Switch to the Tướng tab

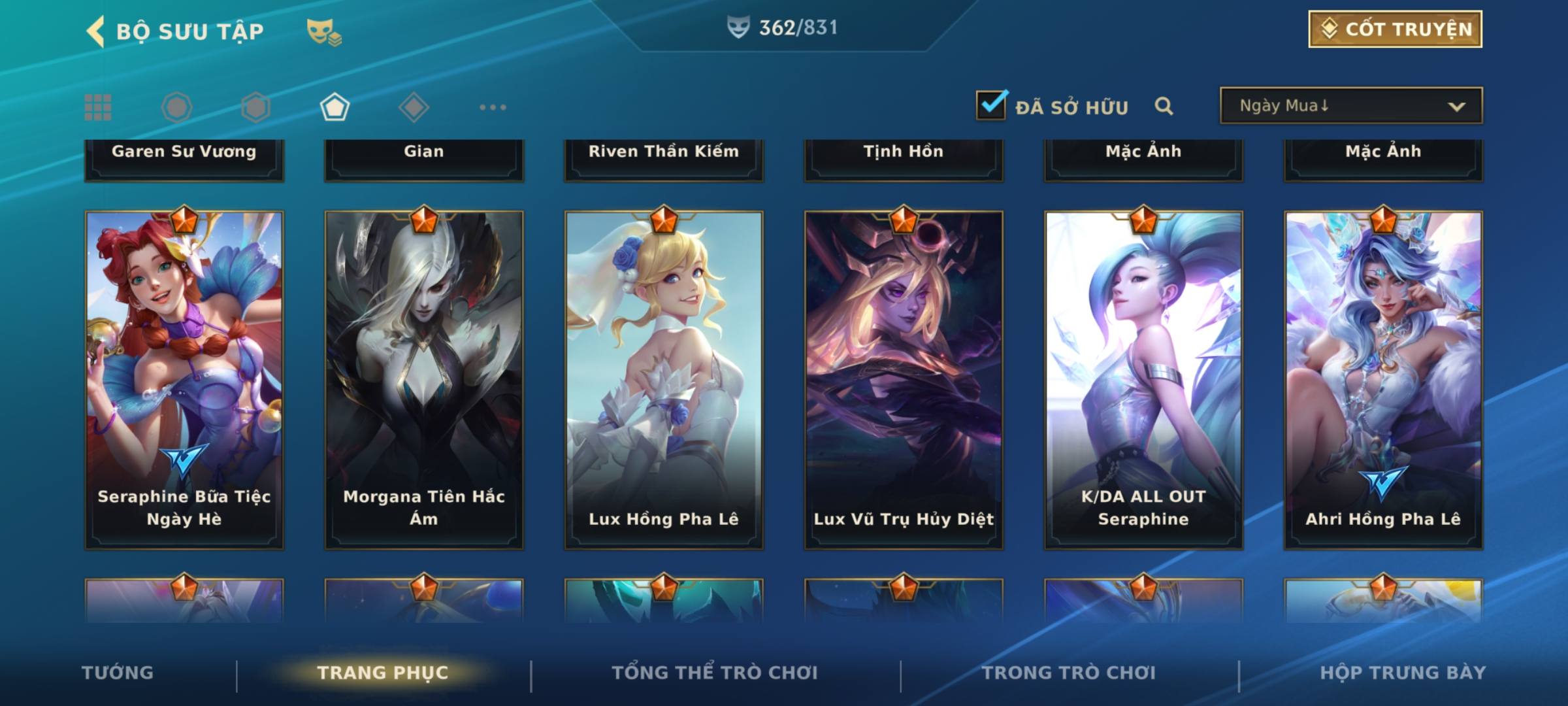pos(118,673)
